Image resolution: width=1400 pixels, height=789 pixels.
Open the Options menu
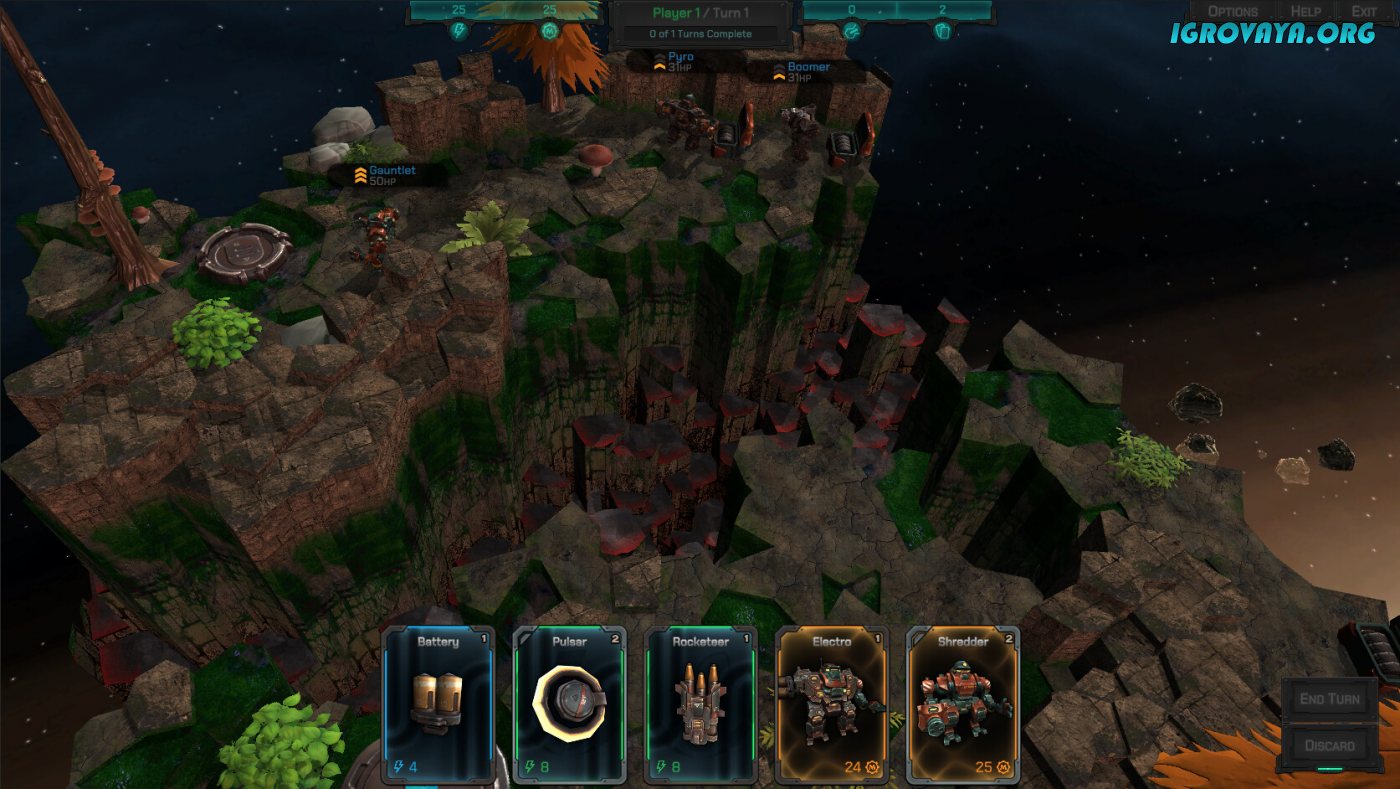pos(1232,11)
